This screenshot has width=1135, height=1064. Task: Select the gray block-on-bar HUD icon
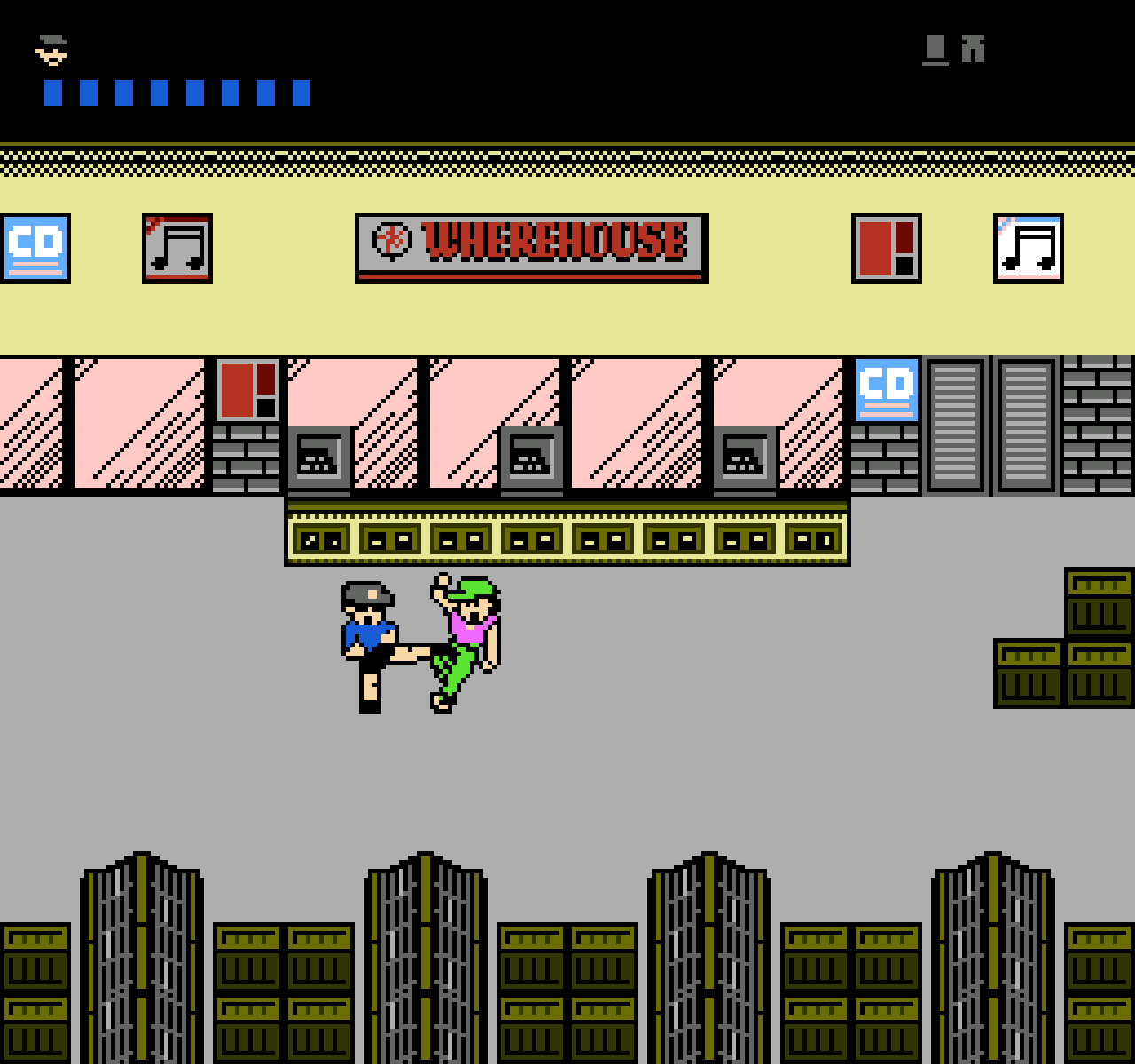coord(935,50)
